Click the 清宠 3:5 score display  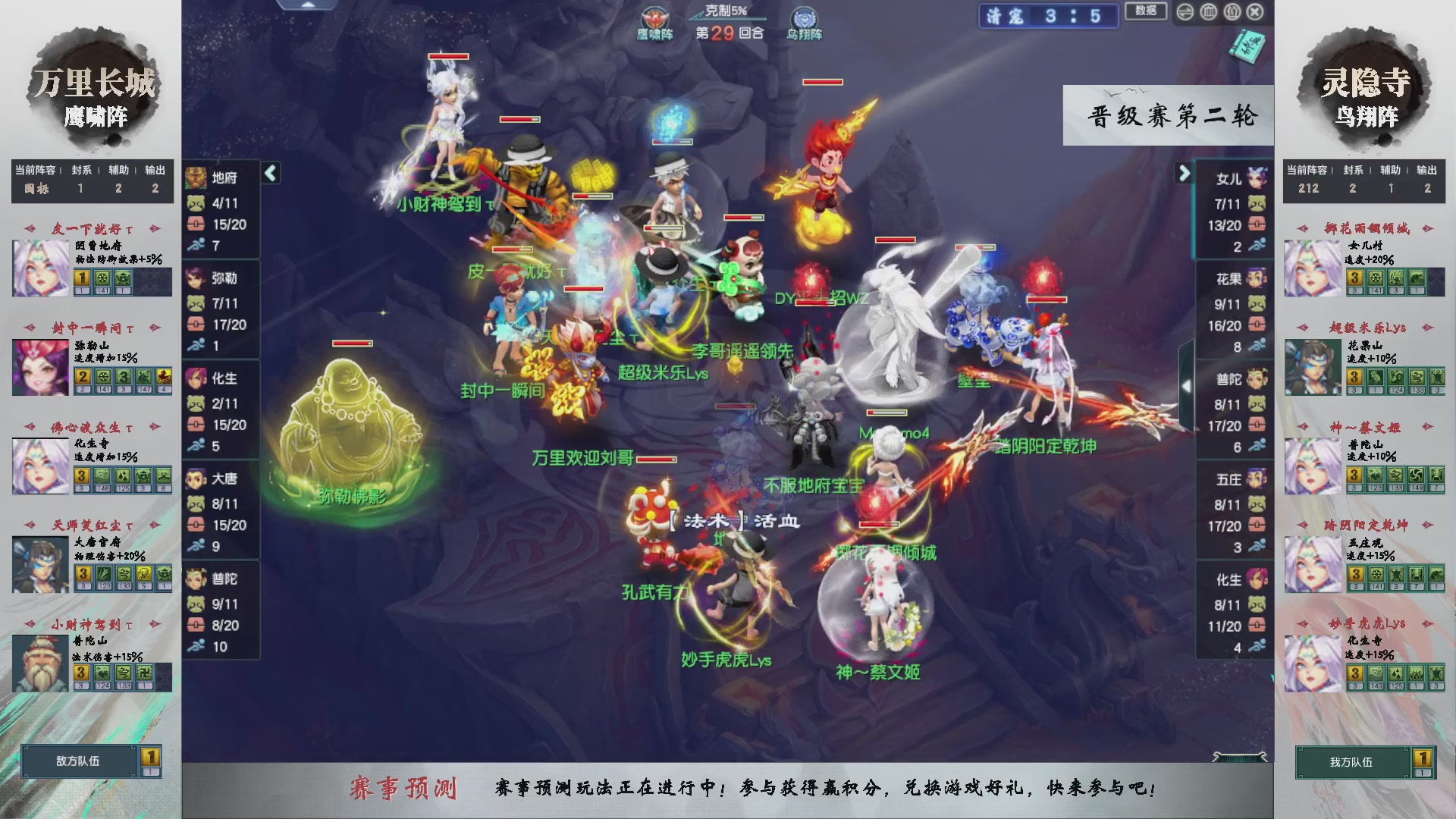(1050, 17)
